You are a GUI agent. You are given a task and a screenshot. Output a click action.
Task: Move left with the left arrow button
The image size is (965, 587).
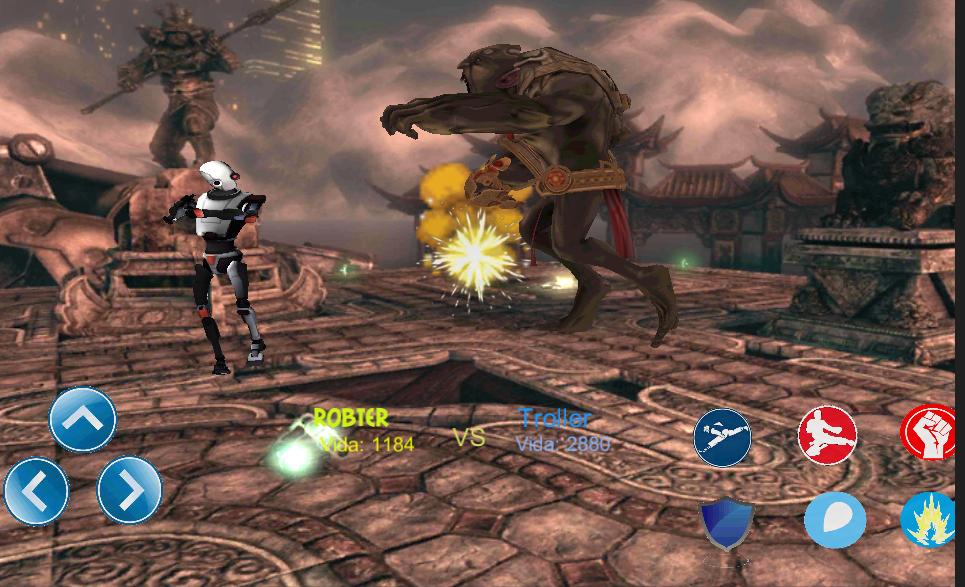coord(36,491)
